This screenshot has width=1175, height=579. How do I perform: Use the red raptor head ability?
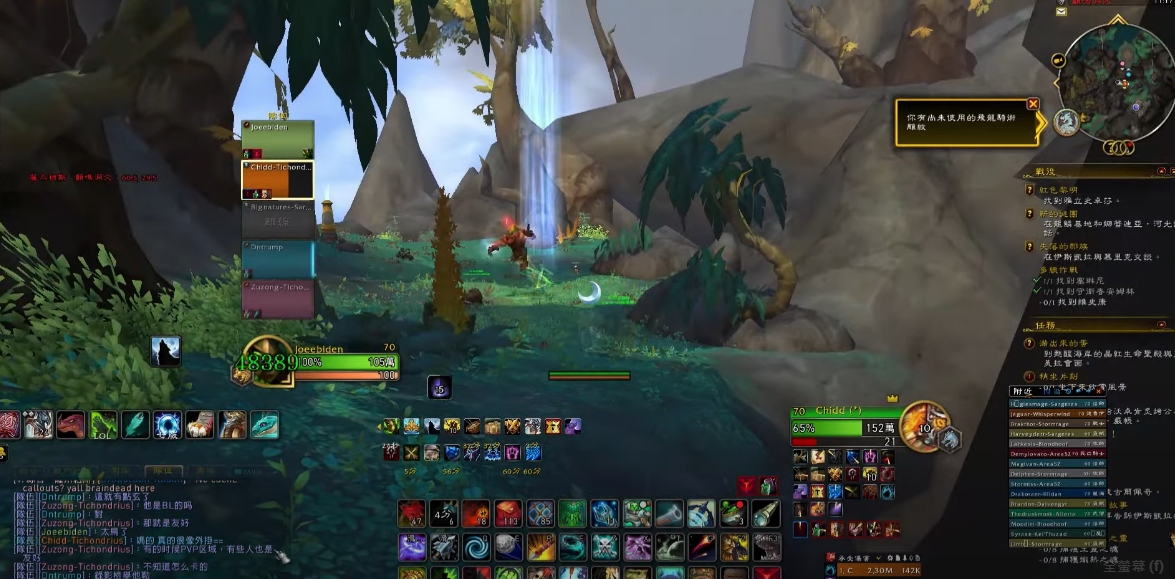[71, 425]
